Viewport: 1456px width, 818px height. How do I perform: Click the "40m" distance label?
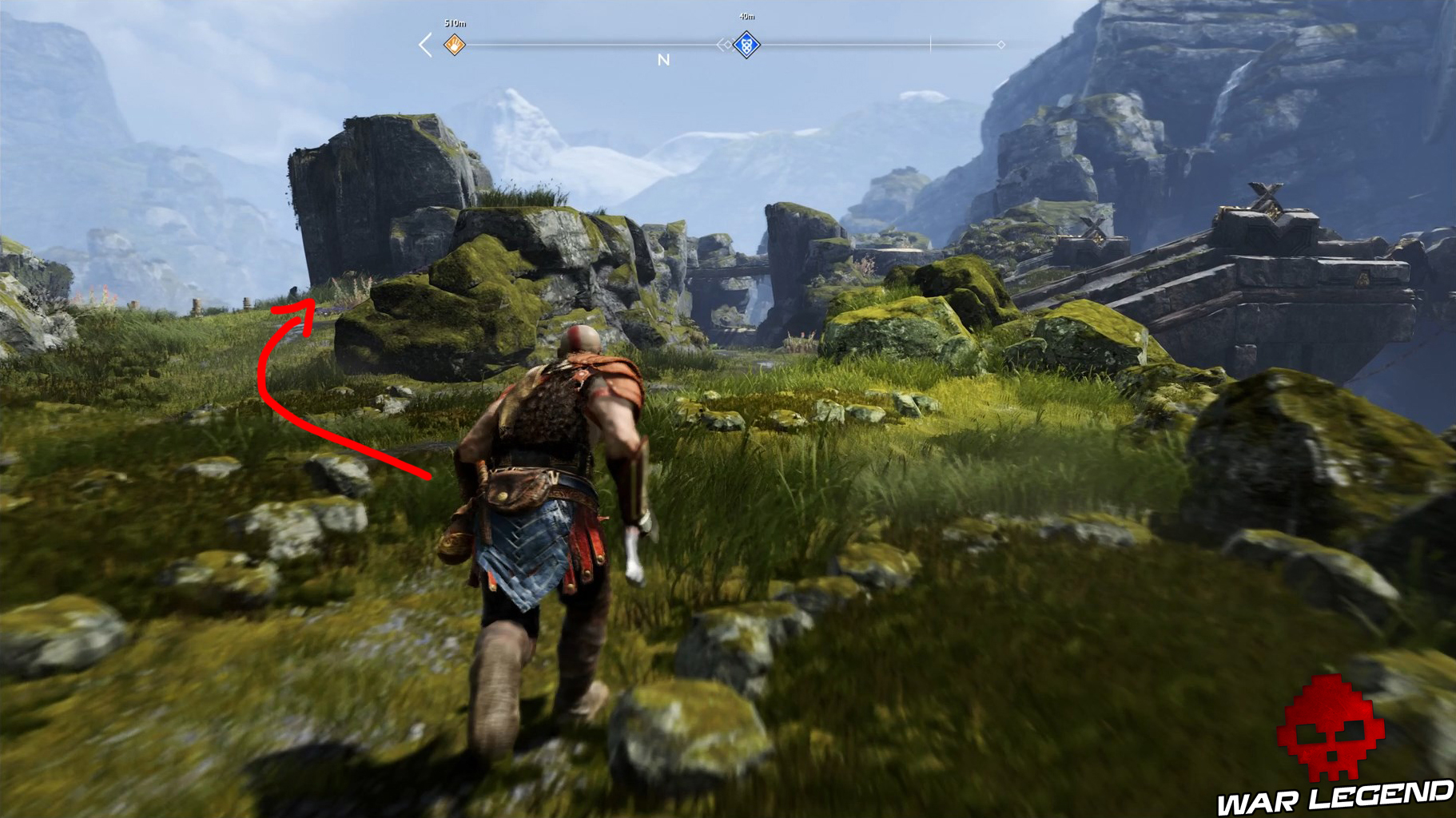746,15
